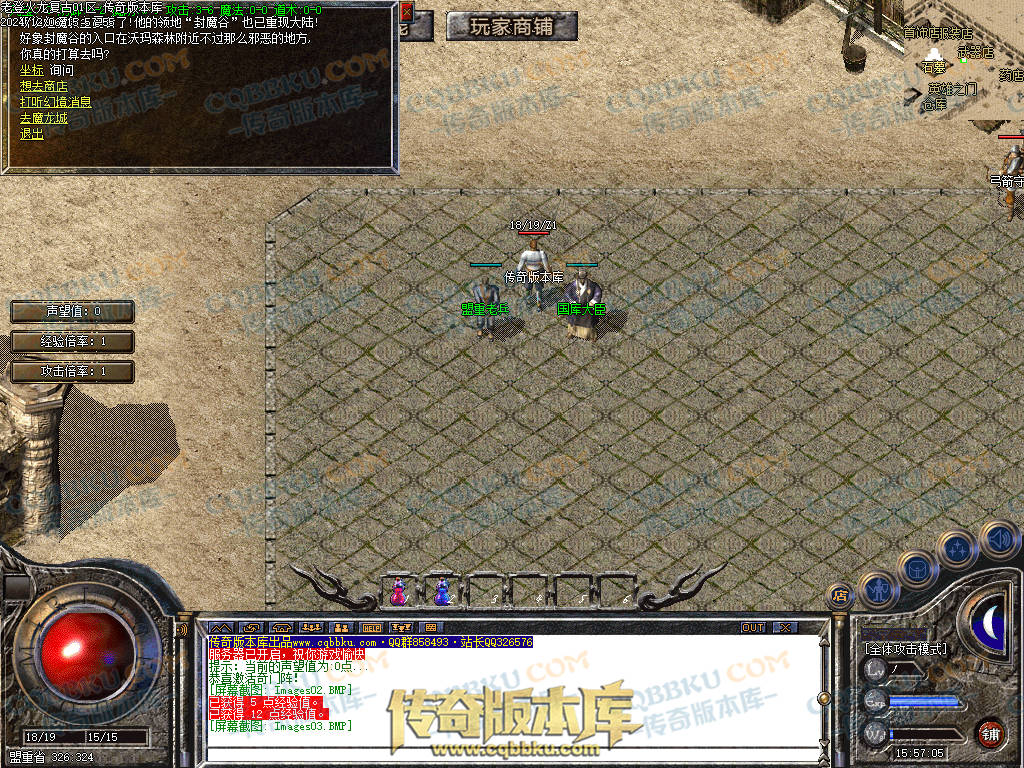Viewport: 1024px width, 768px height.
Task: Use the blue potion in the second belt slot
Action: tap(441, 592)
